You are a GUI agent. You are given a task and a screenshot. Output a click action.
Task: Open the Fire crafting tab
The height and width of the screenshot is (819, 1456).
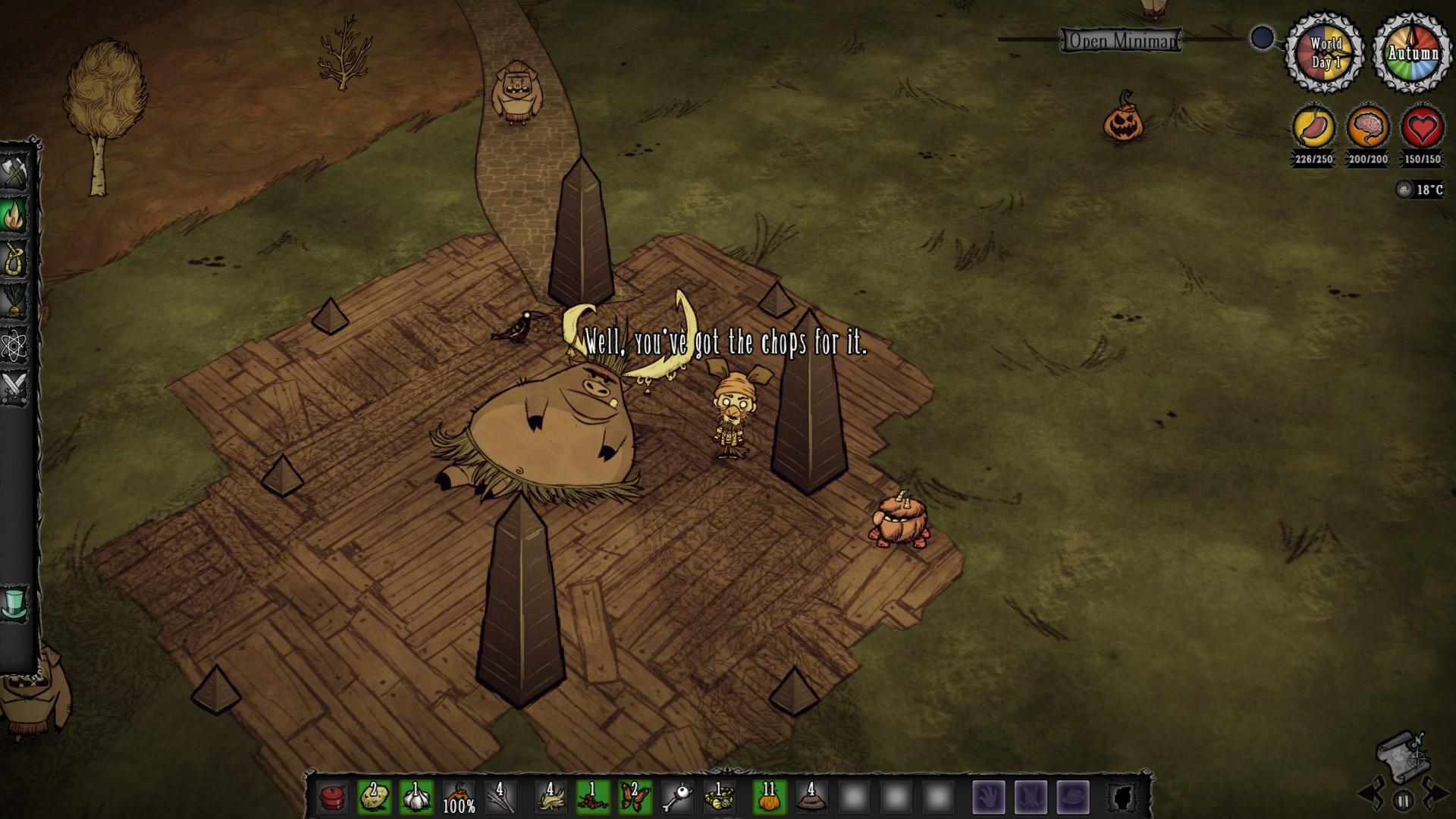(x=15, y=216)
